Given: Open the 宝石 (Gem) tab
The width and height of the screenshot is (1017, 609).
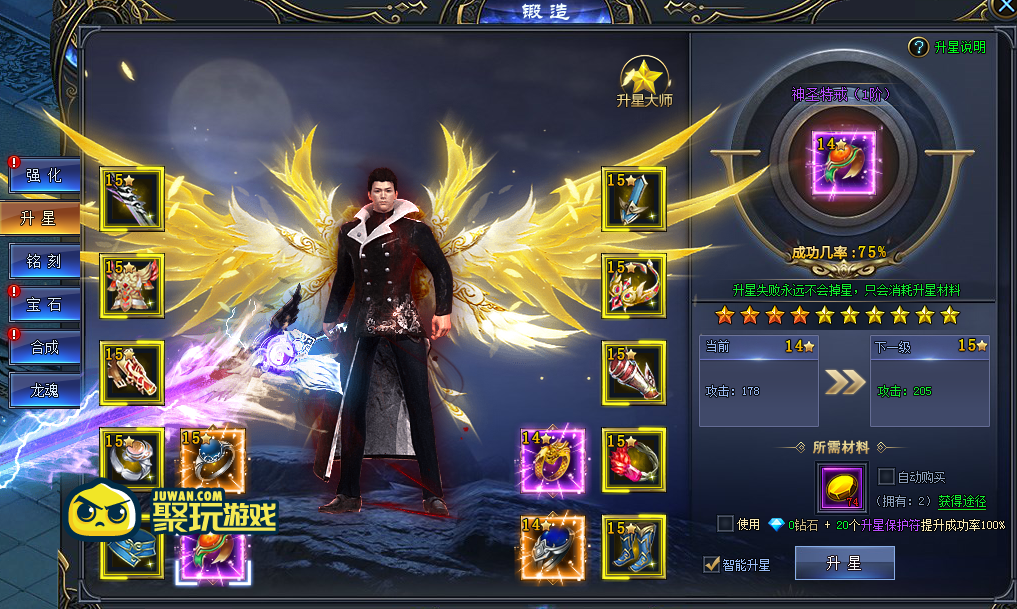Looking at the screenshot, I should (43, 305).
